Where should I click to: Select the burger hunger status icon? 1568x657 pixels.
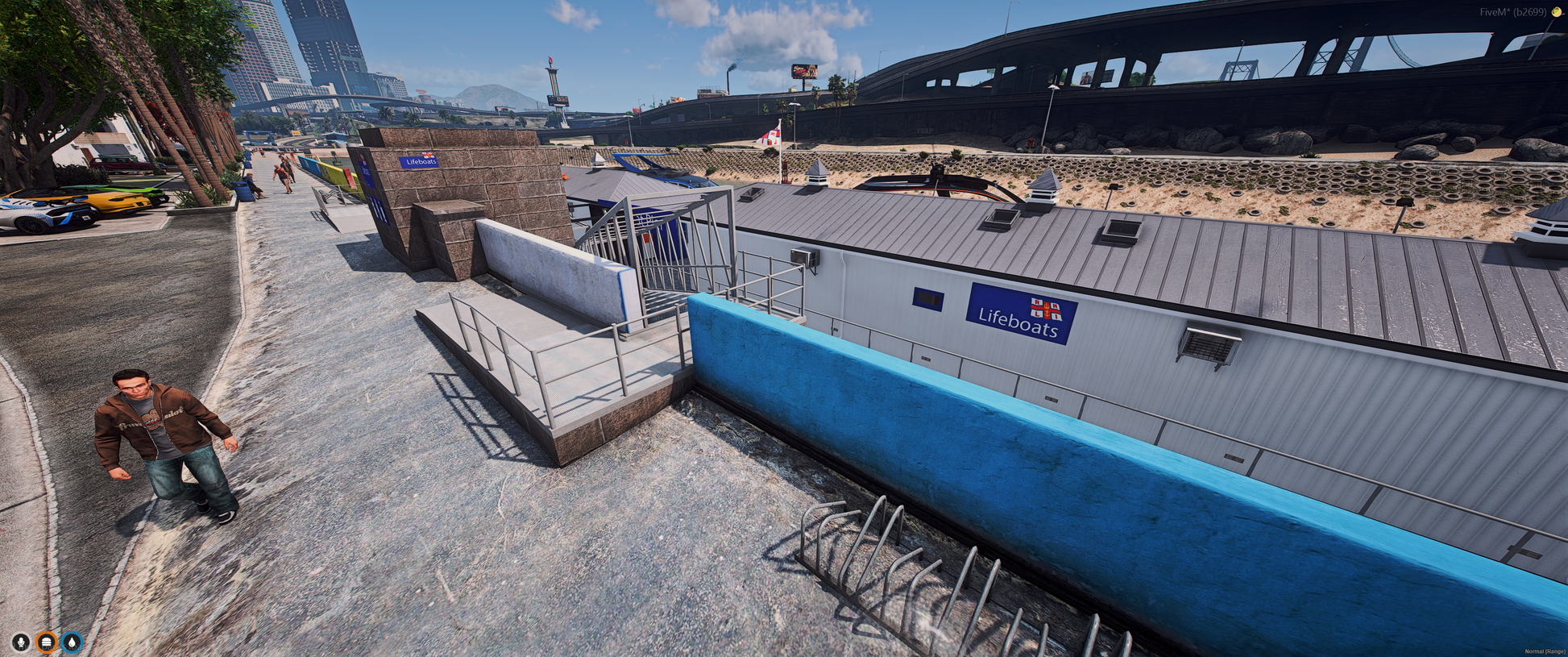(x=47, y=642)
